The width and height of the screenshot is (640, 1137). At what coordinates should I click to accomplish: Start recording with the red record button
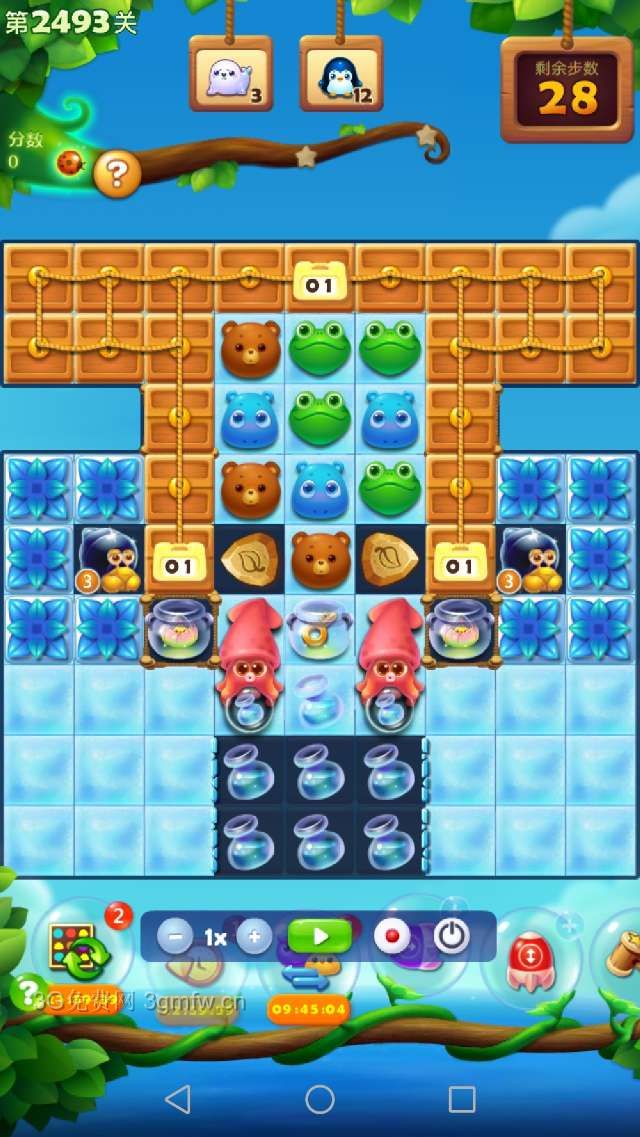pos(392,937)
